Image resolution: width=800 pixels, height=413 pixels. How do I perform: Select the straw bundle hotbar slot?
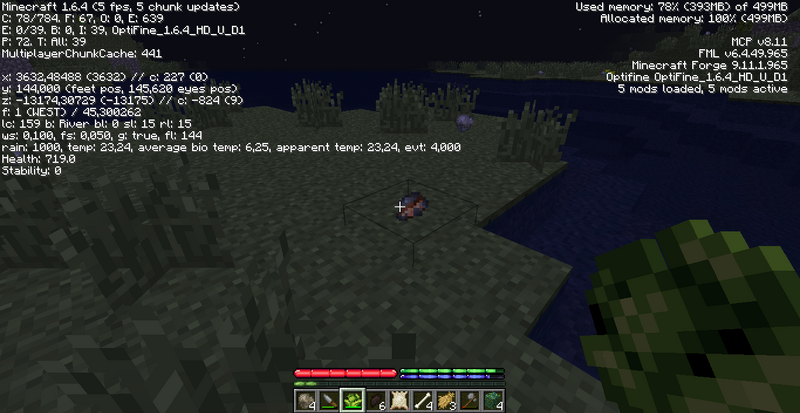coord(445,400)
